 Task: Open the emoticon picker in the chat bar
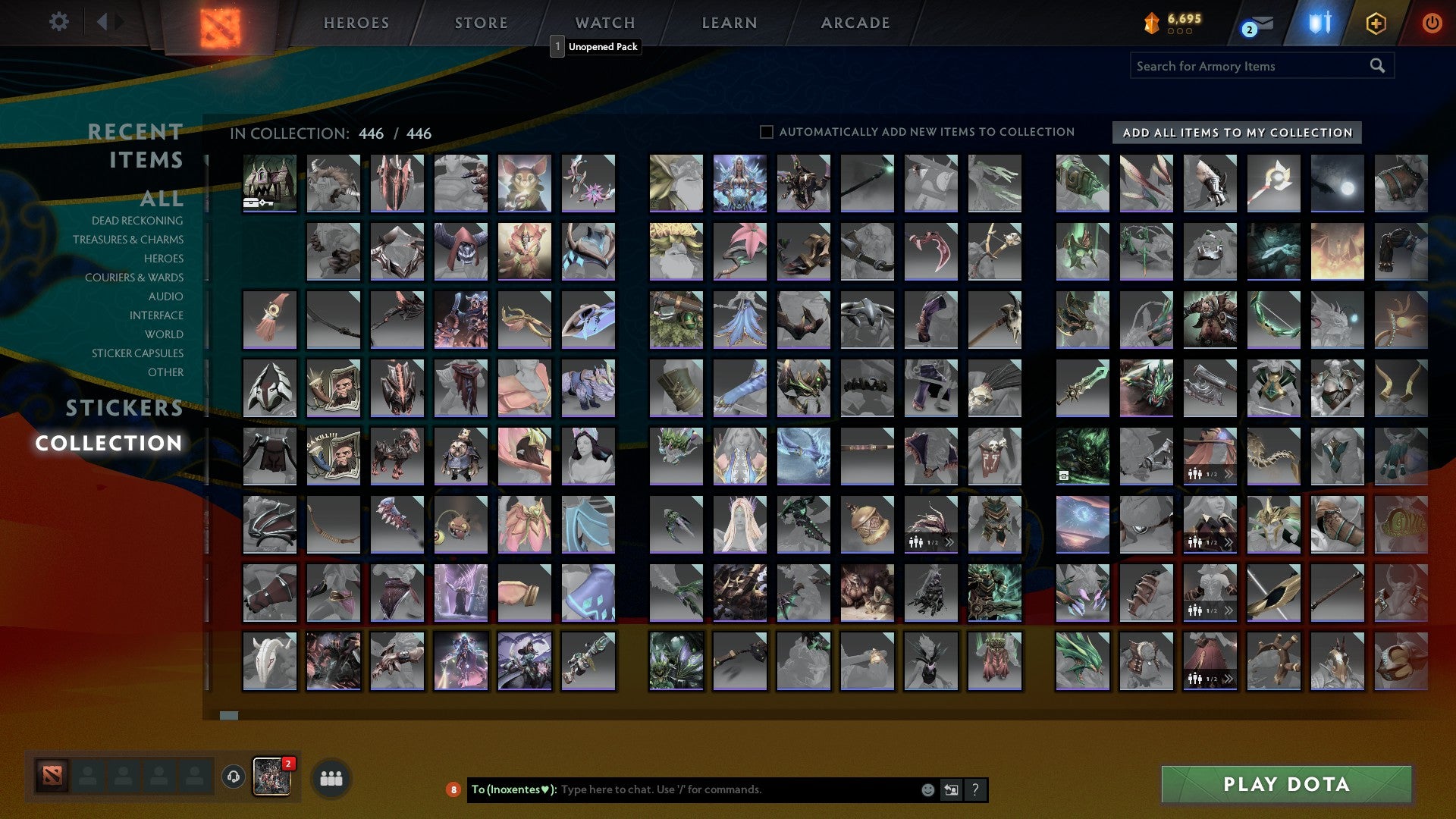[927, 789]
